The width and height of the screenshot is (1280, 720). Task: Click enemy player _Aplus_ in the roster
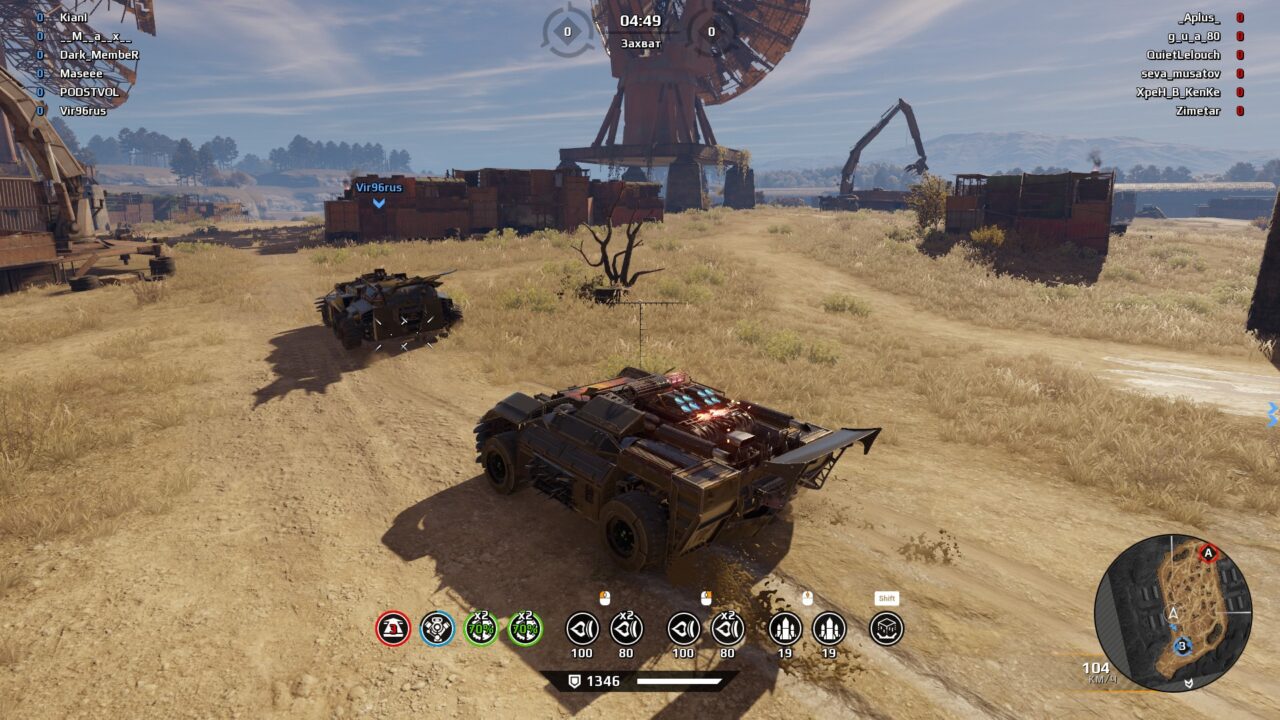pyautogui.click(x=1199, y=18)
